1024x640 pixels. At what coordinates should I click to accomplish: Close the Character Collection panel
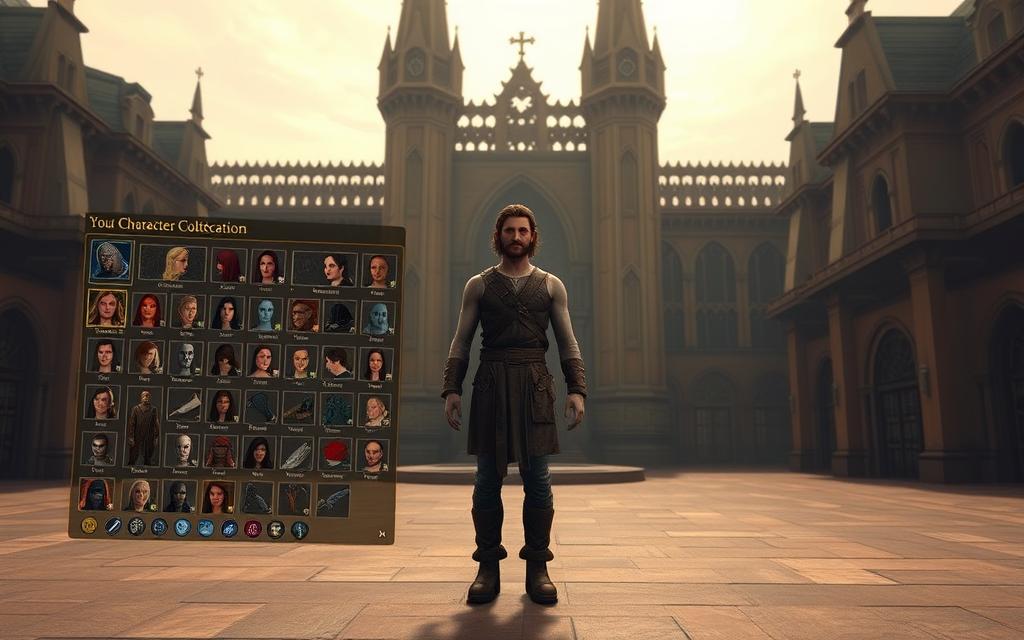pyautogui.click(x=381, y=534)
